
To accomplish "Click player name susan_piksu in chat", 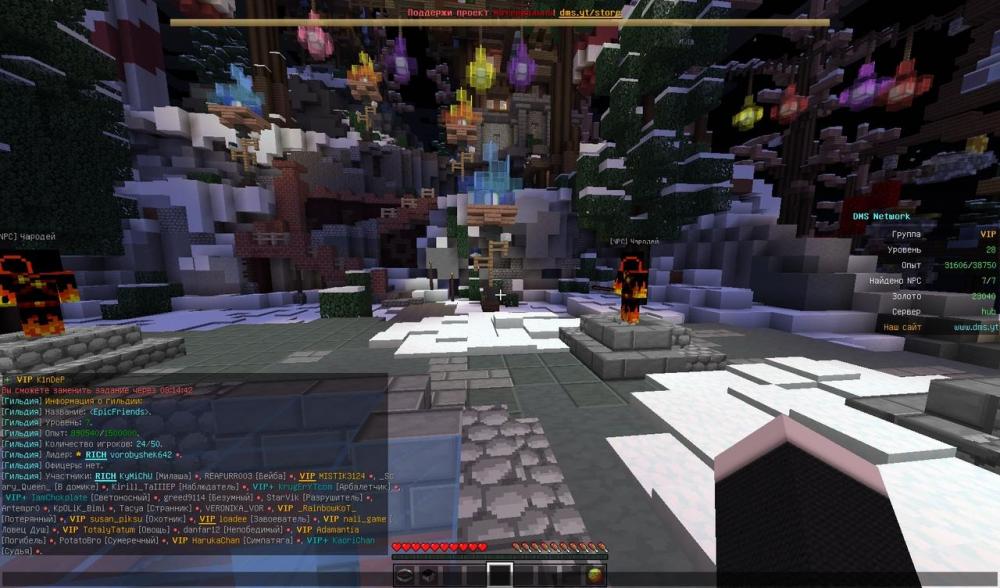I will 115,519.
